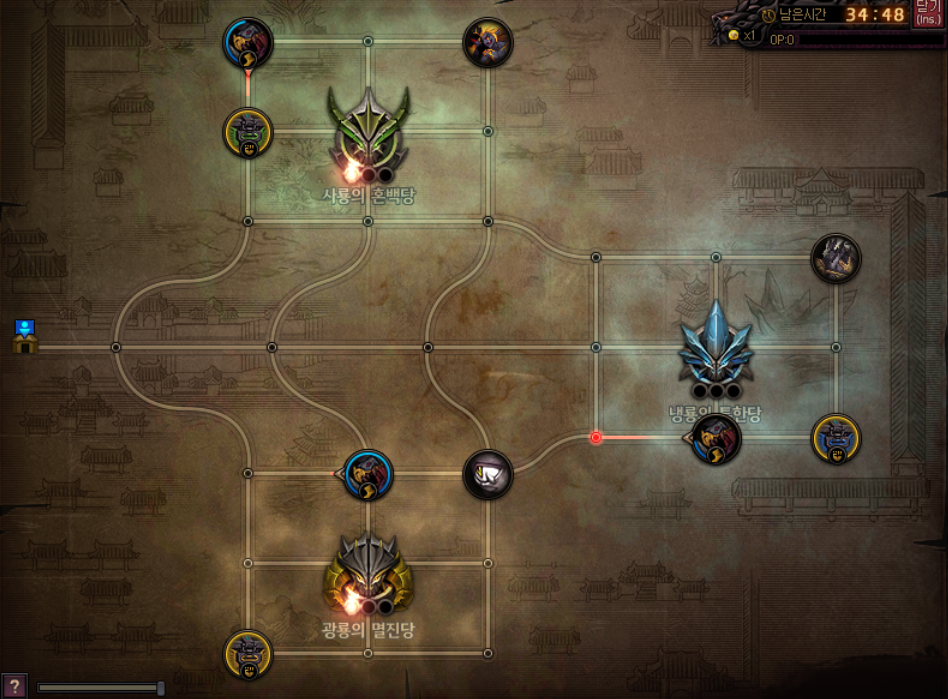Open the question mark help button
Image resolution: width=948 pixels, height=699 pixels.
(13, 686)
